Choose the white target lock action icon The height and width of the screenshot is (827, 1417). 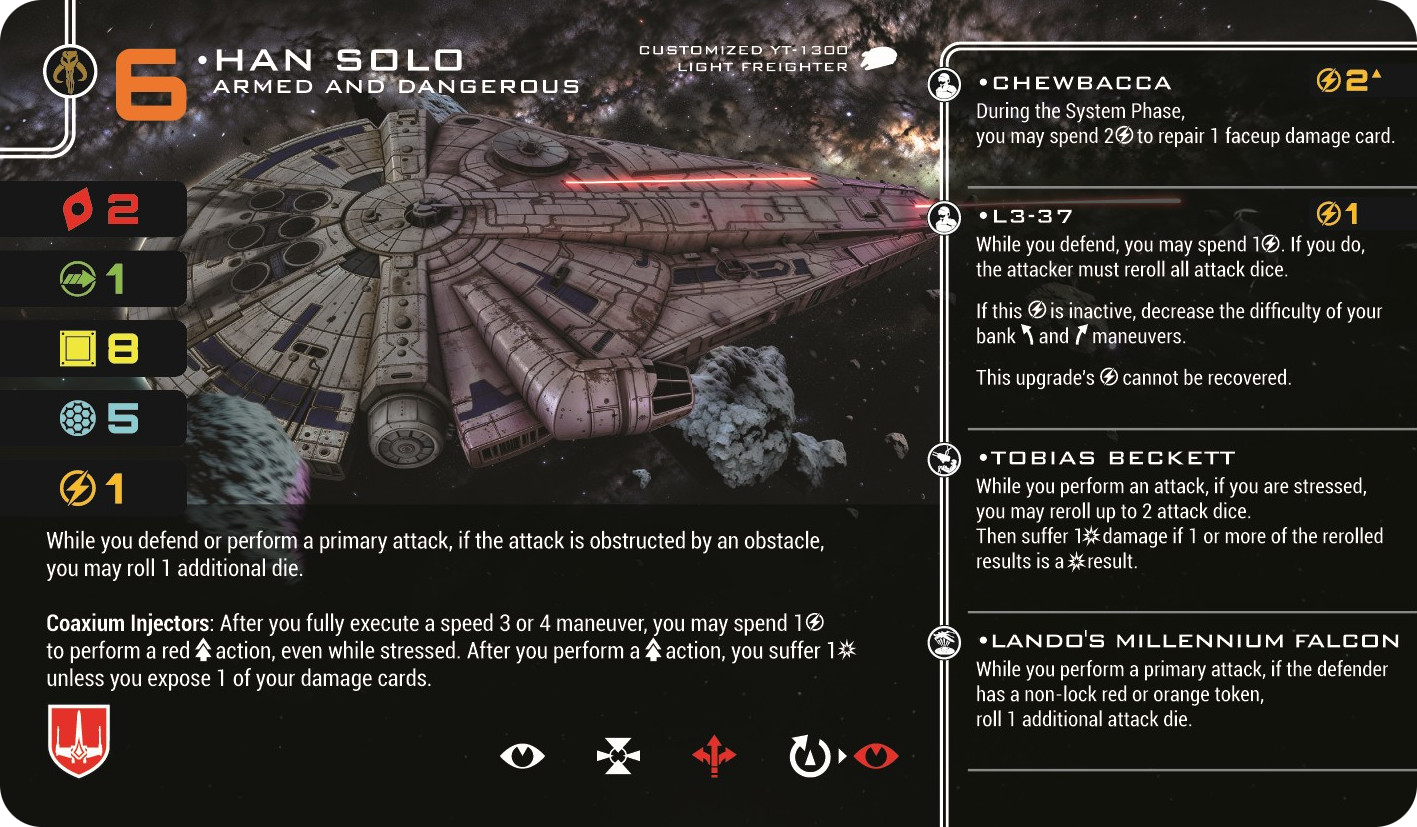tap(618, 756)
